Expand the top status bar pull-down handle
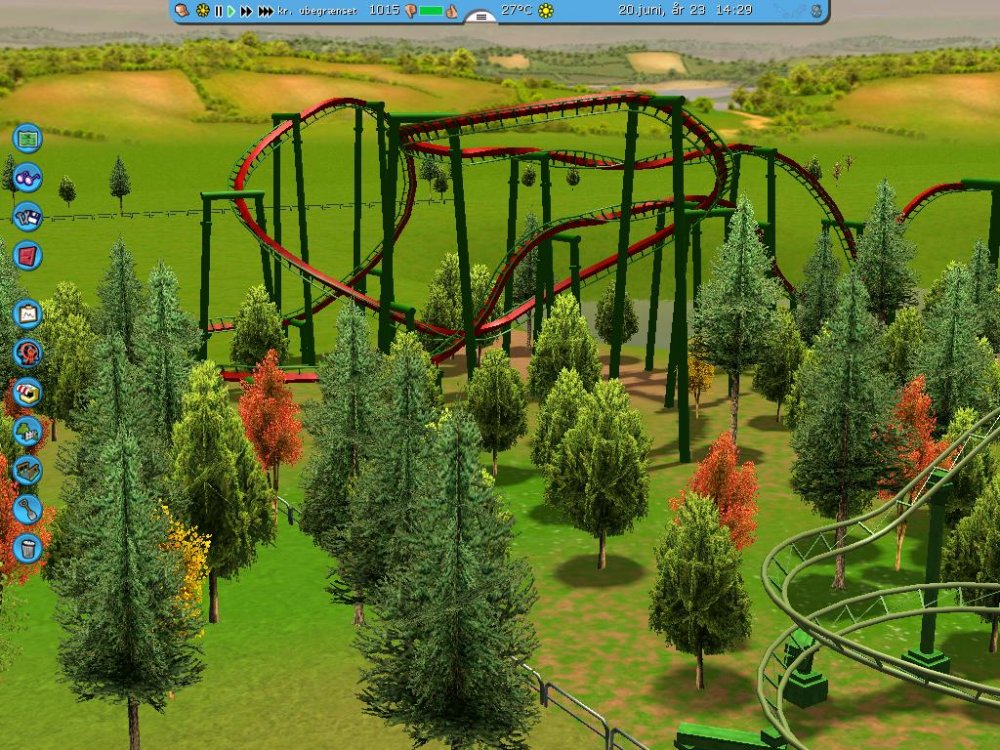 pyautogui.click(x=482, y=17)
